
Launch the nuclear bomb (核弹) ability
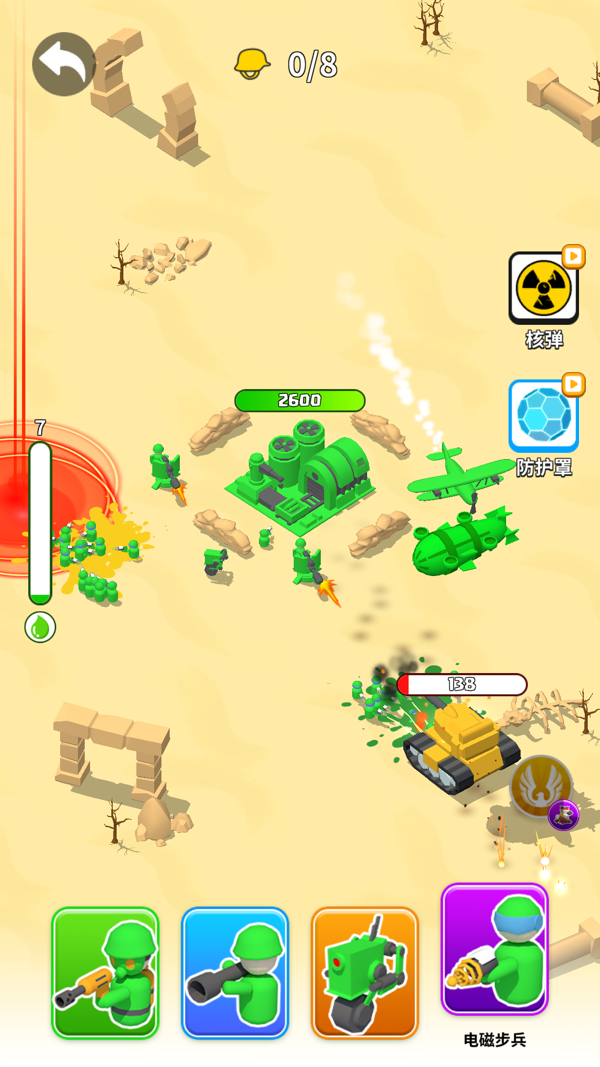click(543, 288)
